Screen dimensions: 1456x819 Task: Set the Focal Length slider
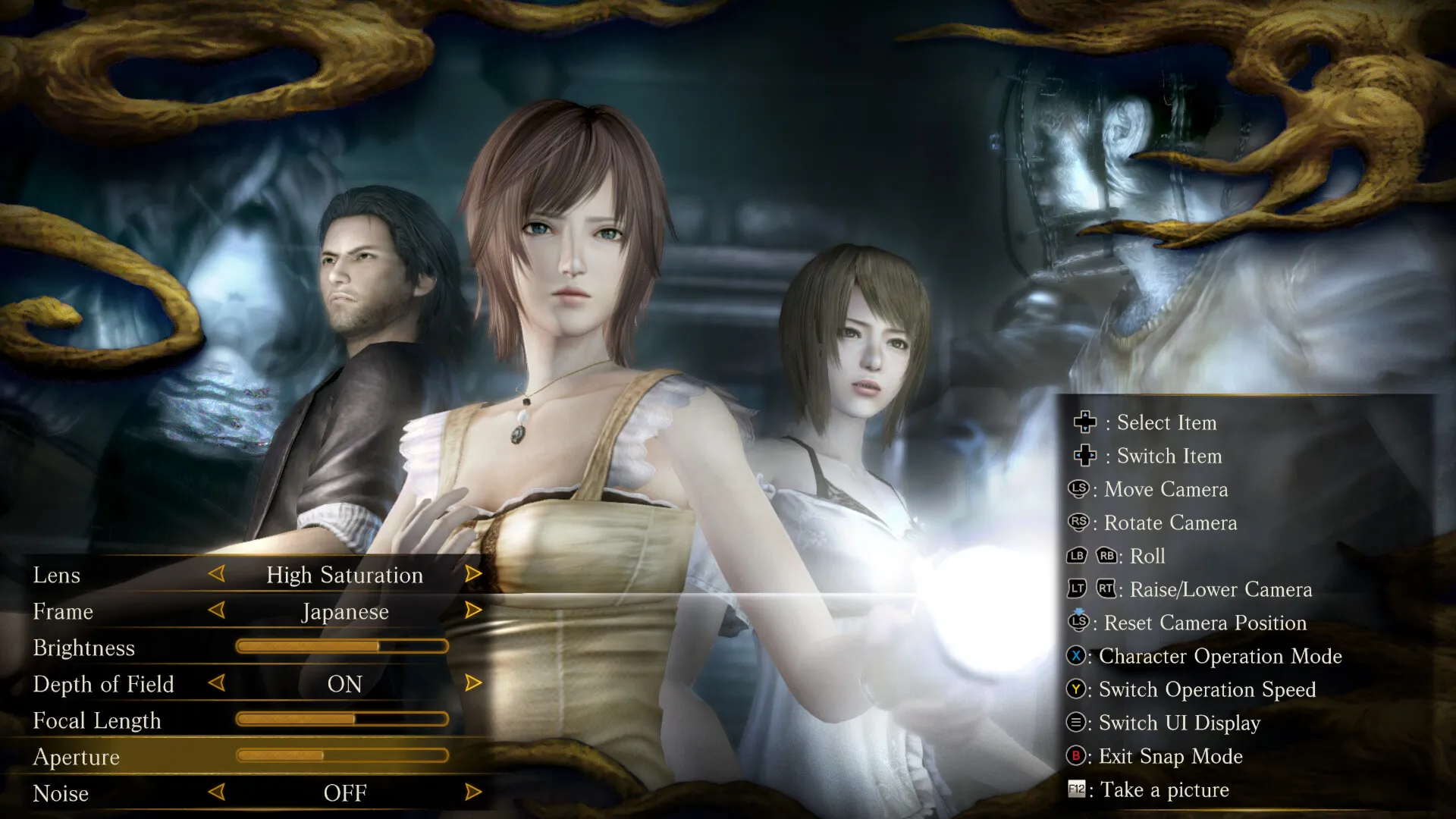click(342, 720)
